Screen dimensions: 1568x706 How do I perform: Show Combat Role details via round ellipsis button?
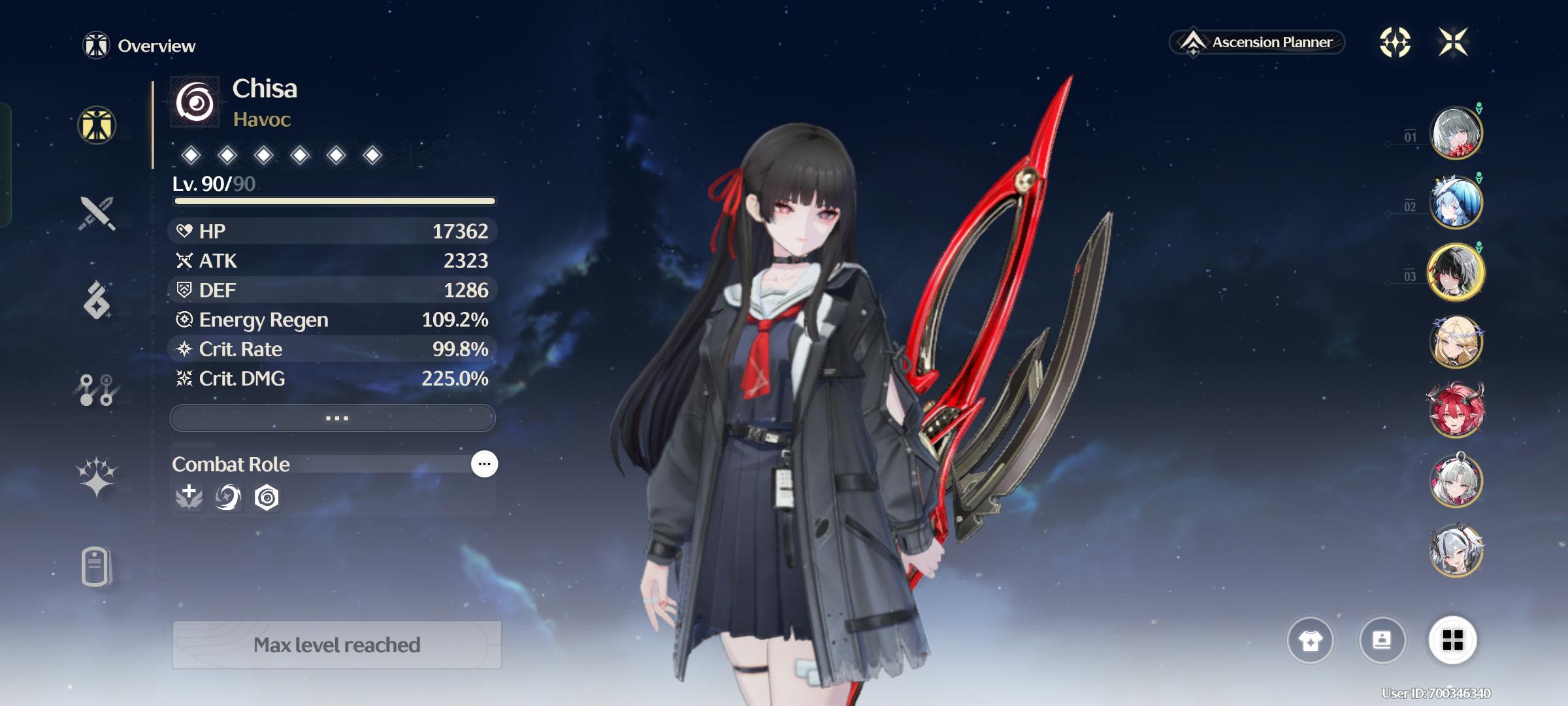click(x=484, y=464)
